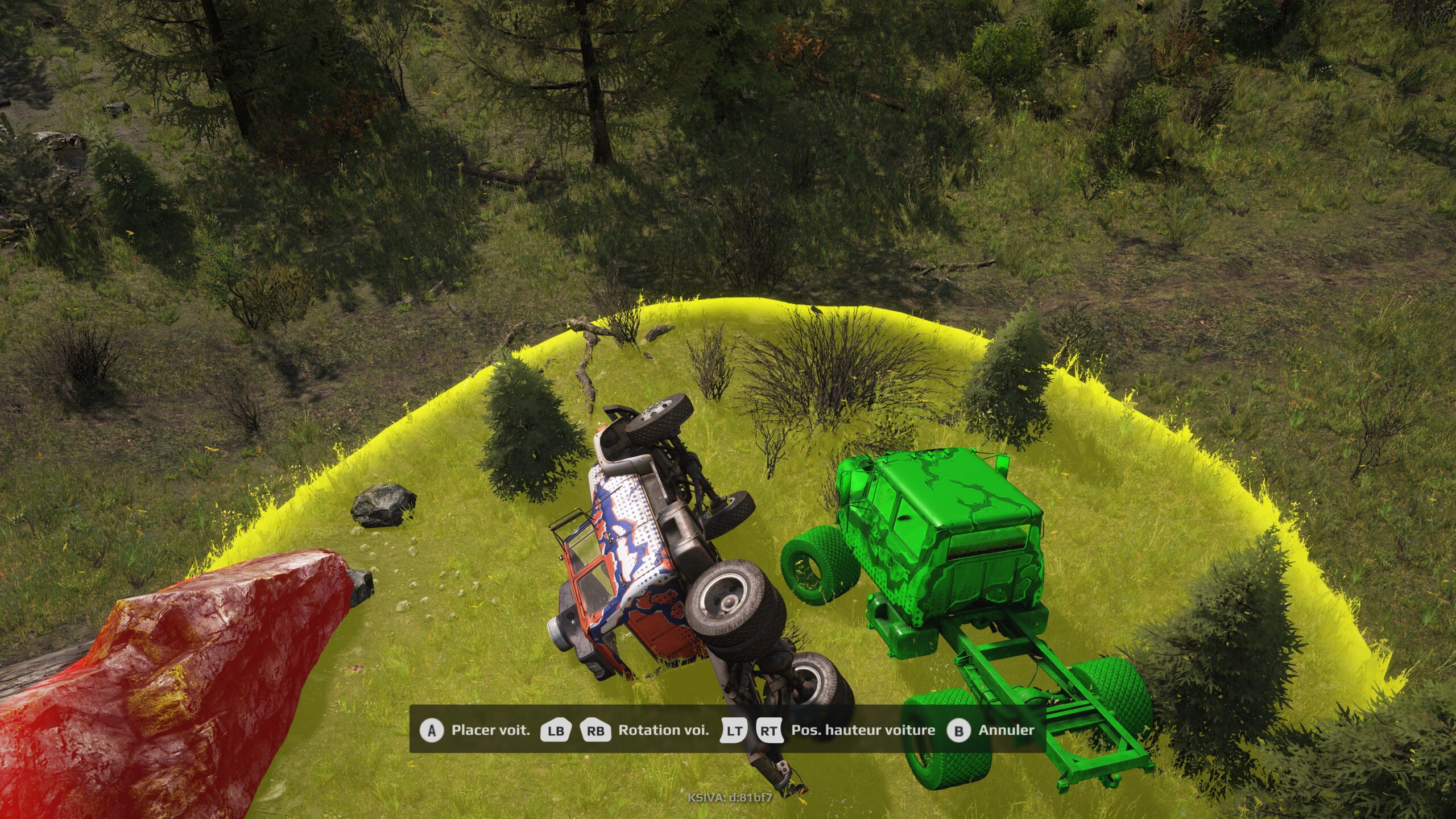Viewport: 1456px width, 819px height.
Task: Toggle rotation mode via Rotation voi. label
Action: coord(663,730)
